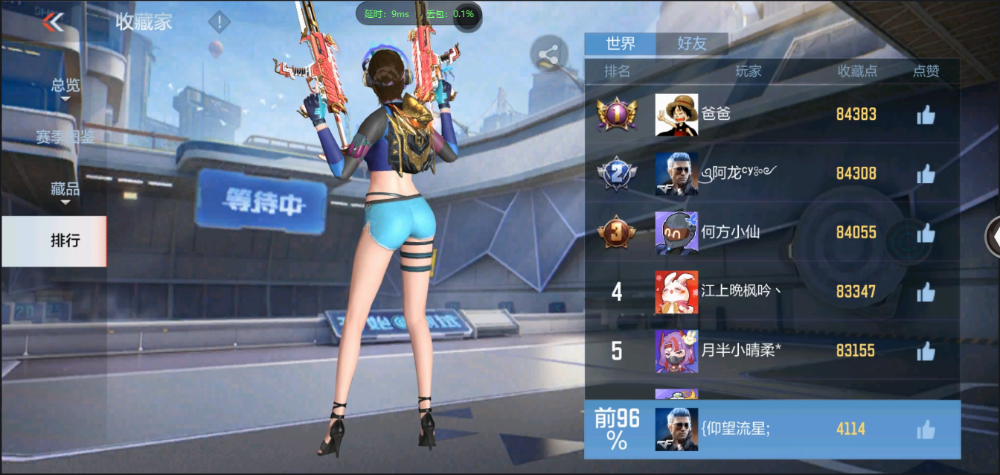1000x475 pixels.
Task: Give a thumbs-up to rank 2 阿龙
Action: (926, 174)
